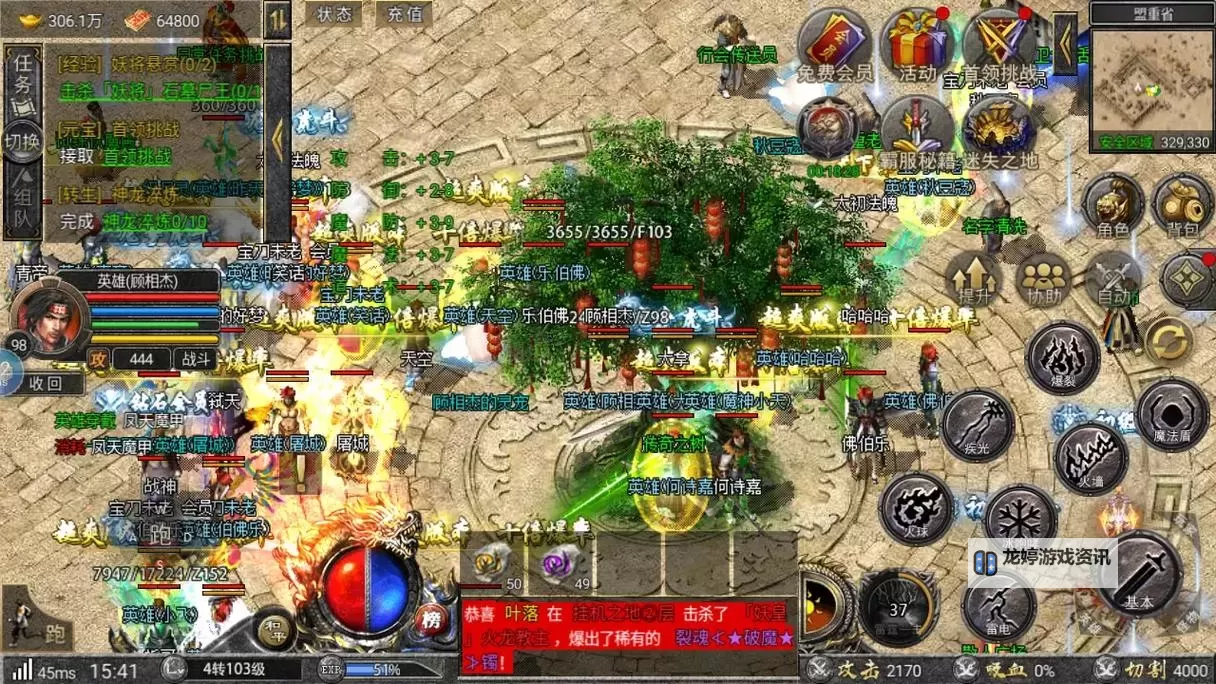Viewport: 1216px width, 684px height.
Task: Open the 活动 events gift box
Action: 916,45
